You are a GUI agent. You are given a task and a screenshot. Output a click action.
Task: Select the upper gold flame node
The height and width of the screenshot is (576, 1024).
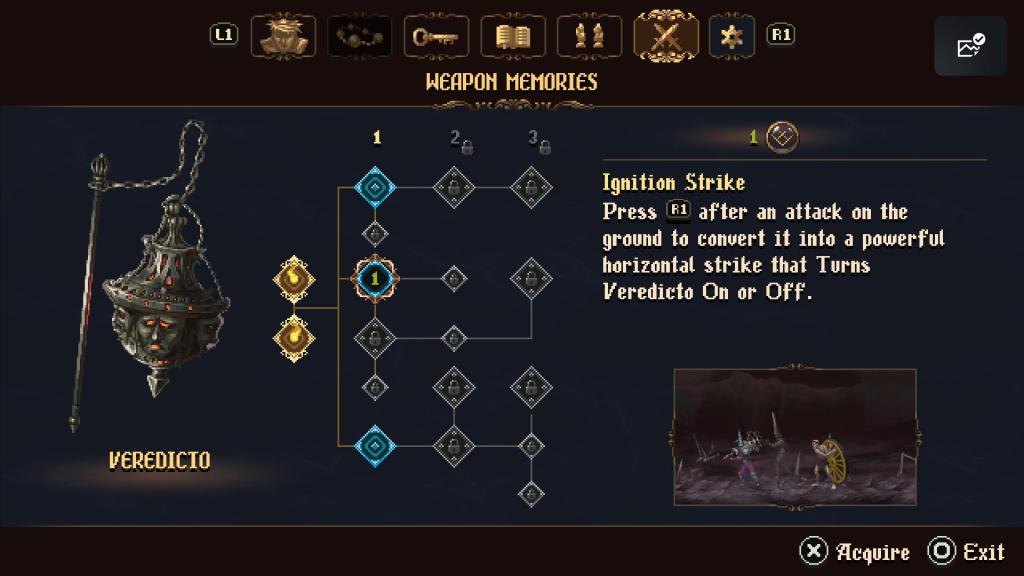pyautogui.click(x=294, y=279)
